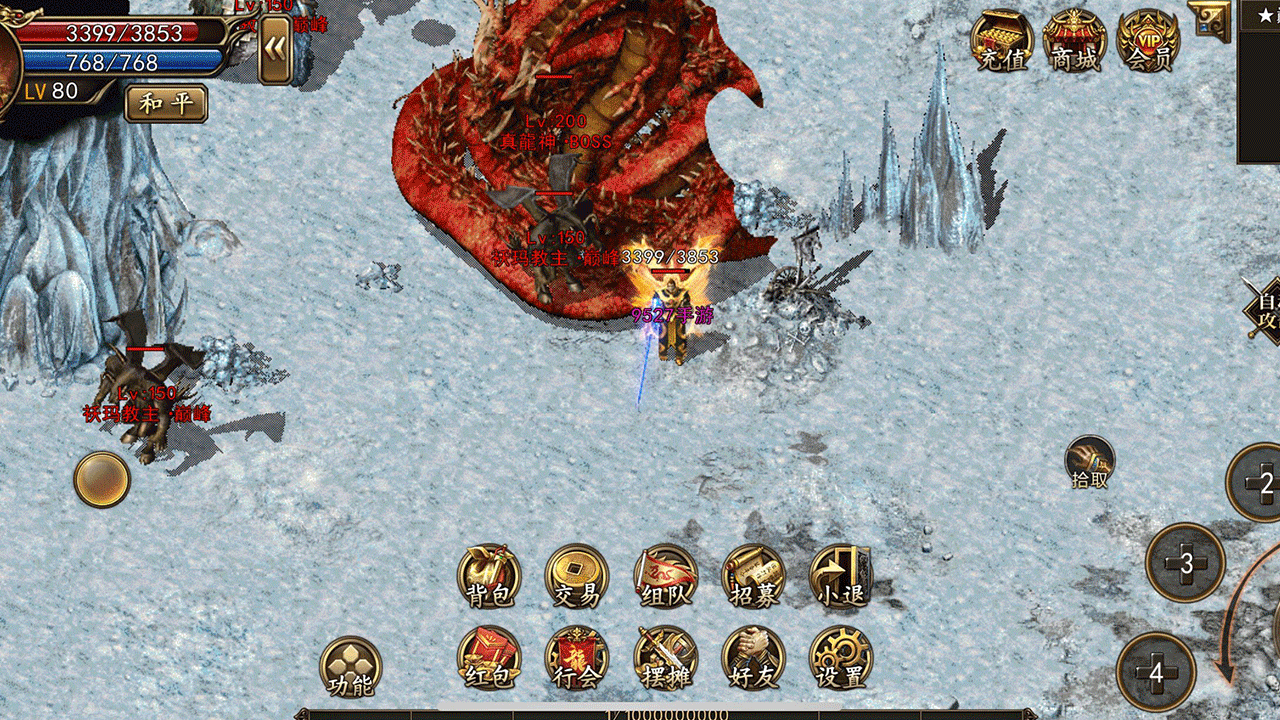Click 小退 to log out character
Viewport: 1280px width, 720px height.
point(840,577)
